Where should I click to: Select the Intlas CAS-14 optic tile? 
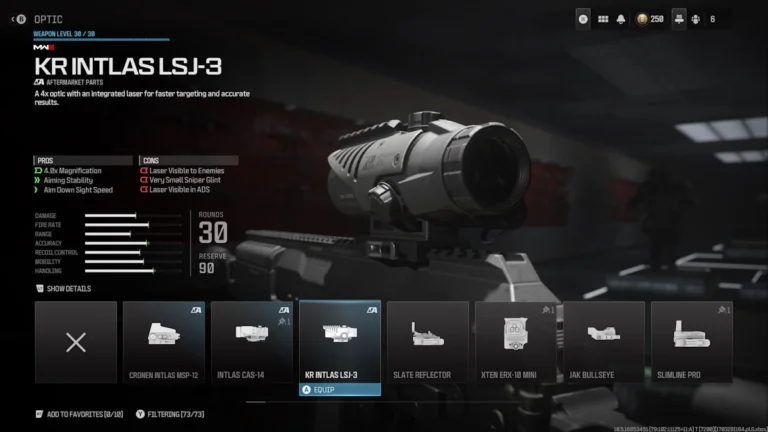[252, 342]
